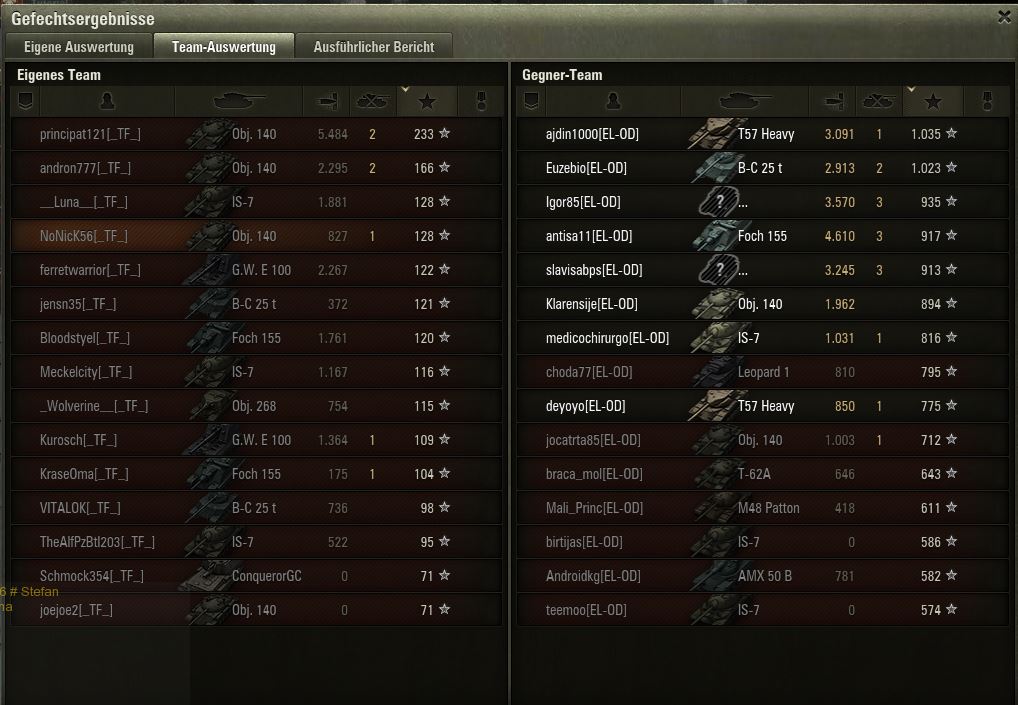Open the Ausführlicher Bericht tab
The width and height of the screenshot is (1018, 705).
coord(373,47)
